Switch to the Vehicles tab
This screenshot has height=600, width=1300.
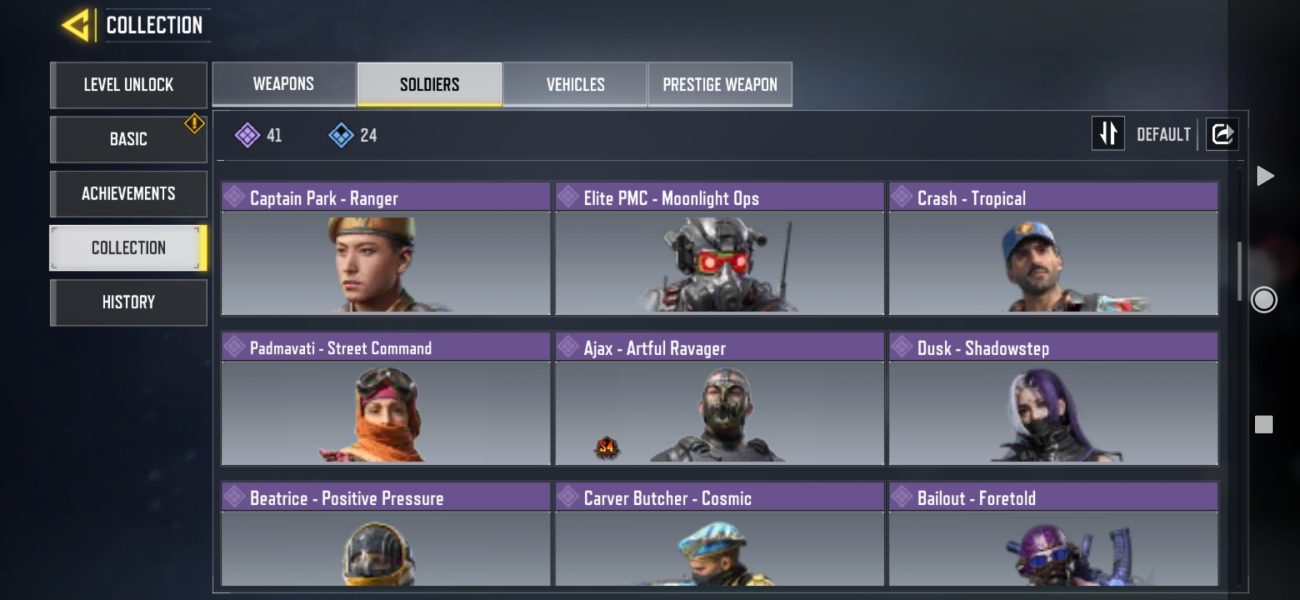[x=575, y=84]
